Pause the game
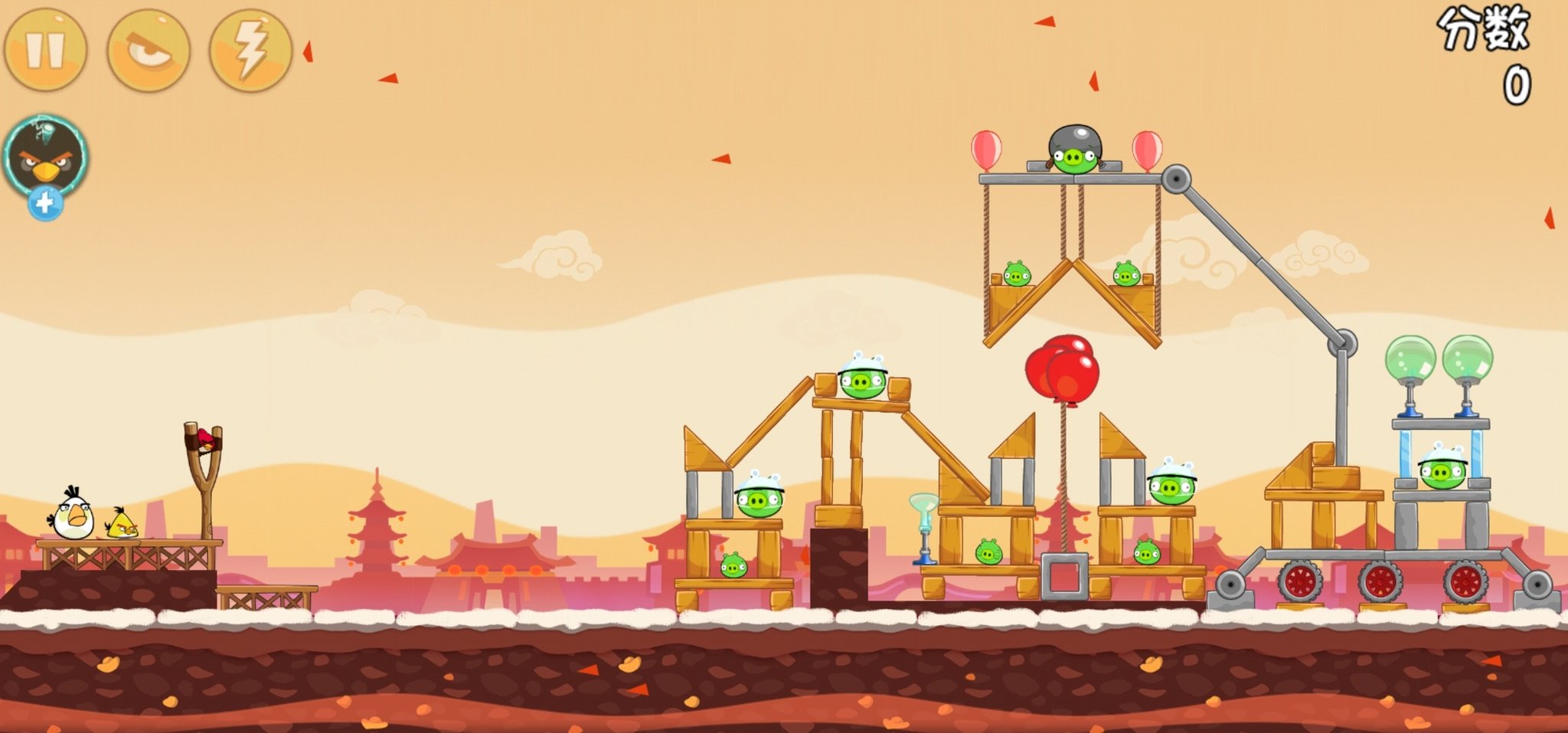The height and width of the screenshot is (733, 1568). coord(46,47)
